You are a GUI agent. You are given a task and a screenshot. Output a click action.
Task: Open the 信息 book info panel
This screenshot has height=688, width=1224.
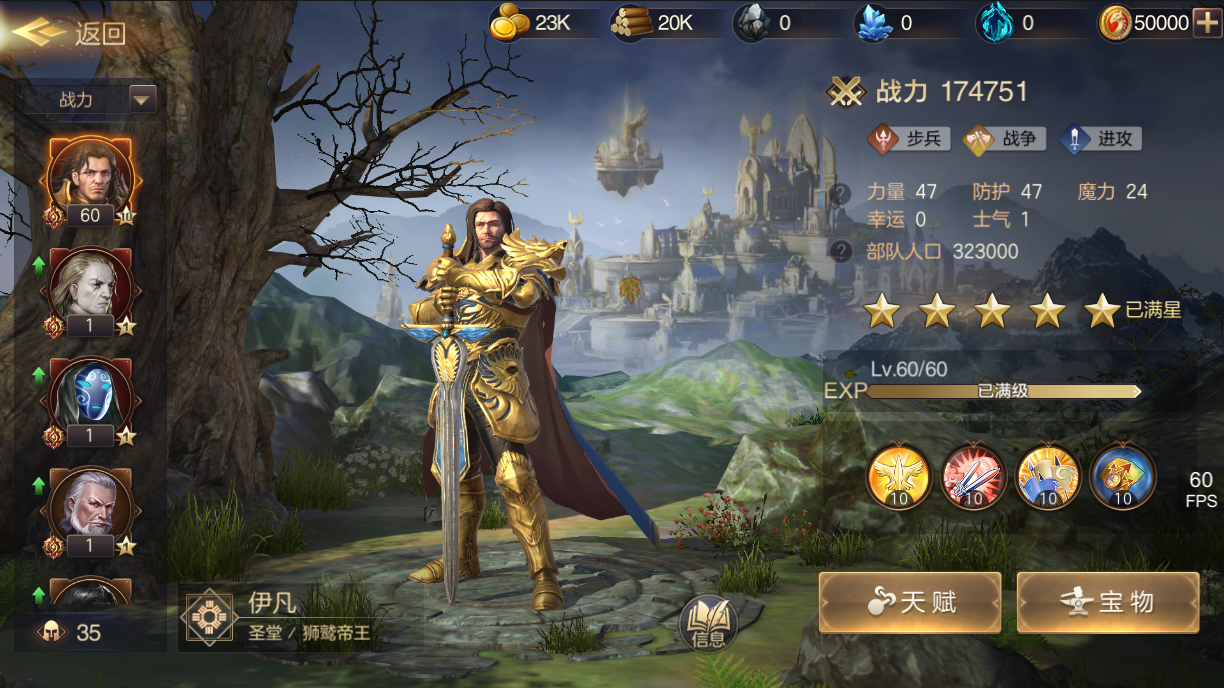[x=708, y=624]
